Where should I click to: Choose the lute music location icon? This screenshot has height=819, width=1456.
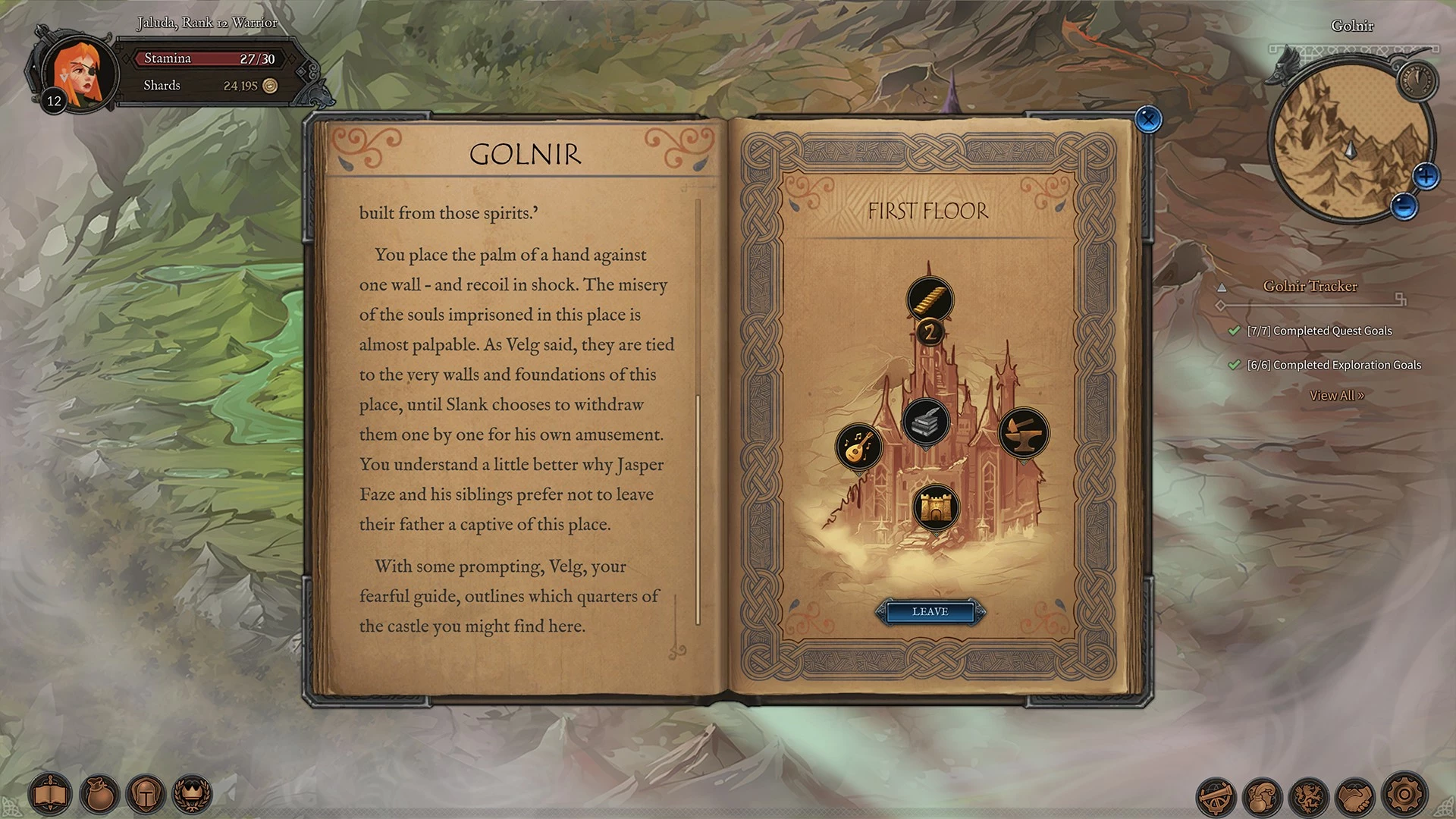click(858, 446)
